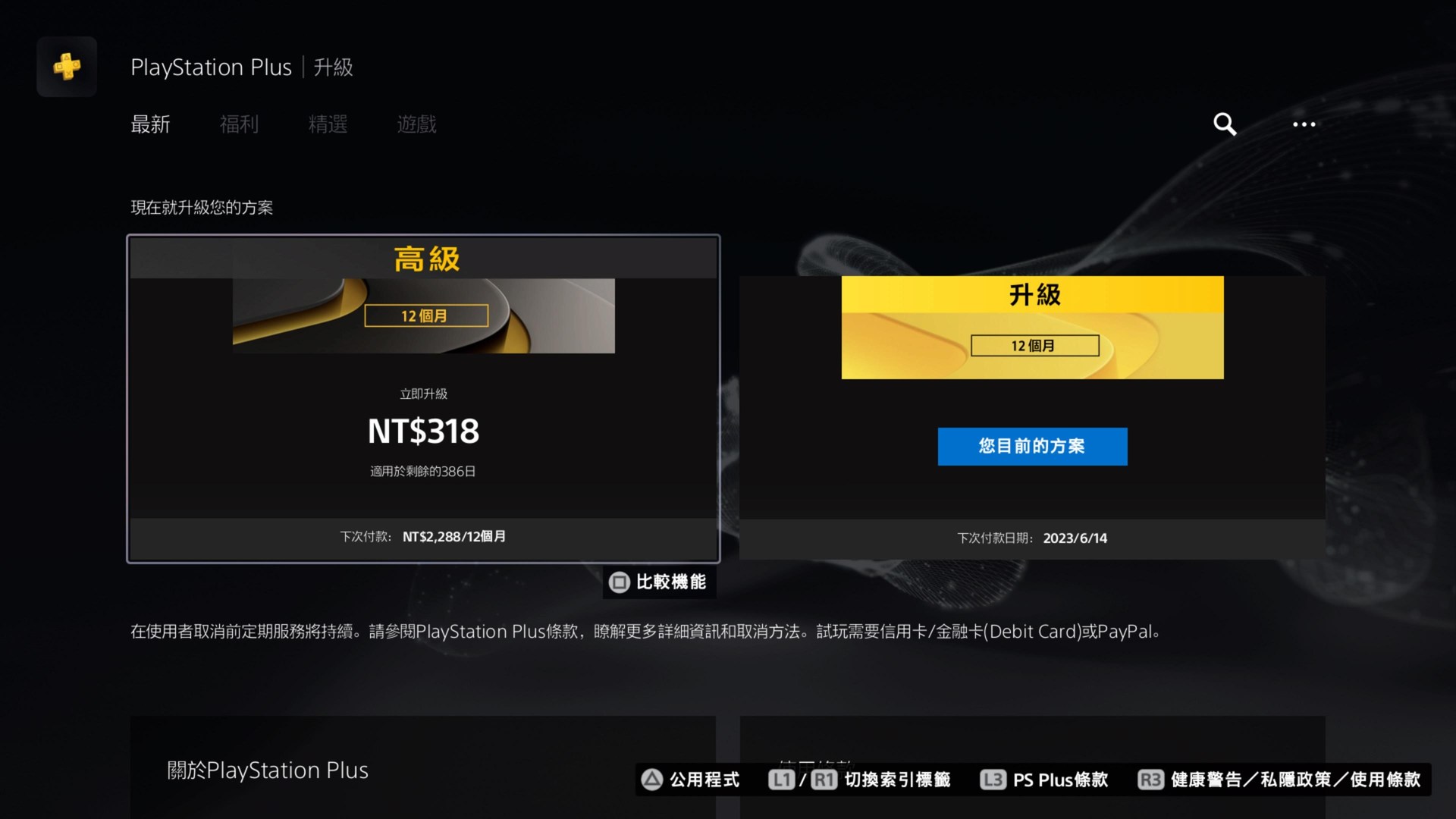1456x819 pixels.
Task: Open the ellipsis more-options icon
Action: [x=1305, y=124]
